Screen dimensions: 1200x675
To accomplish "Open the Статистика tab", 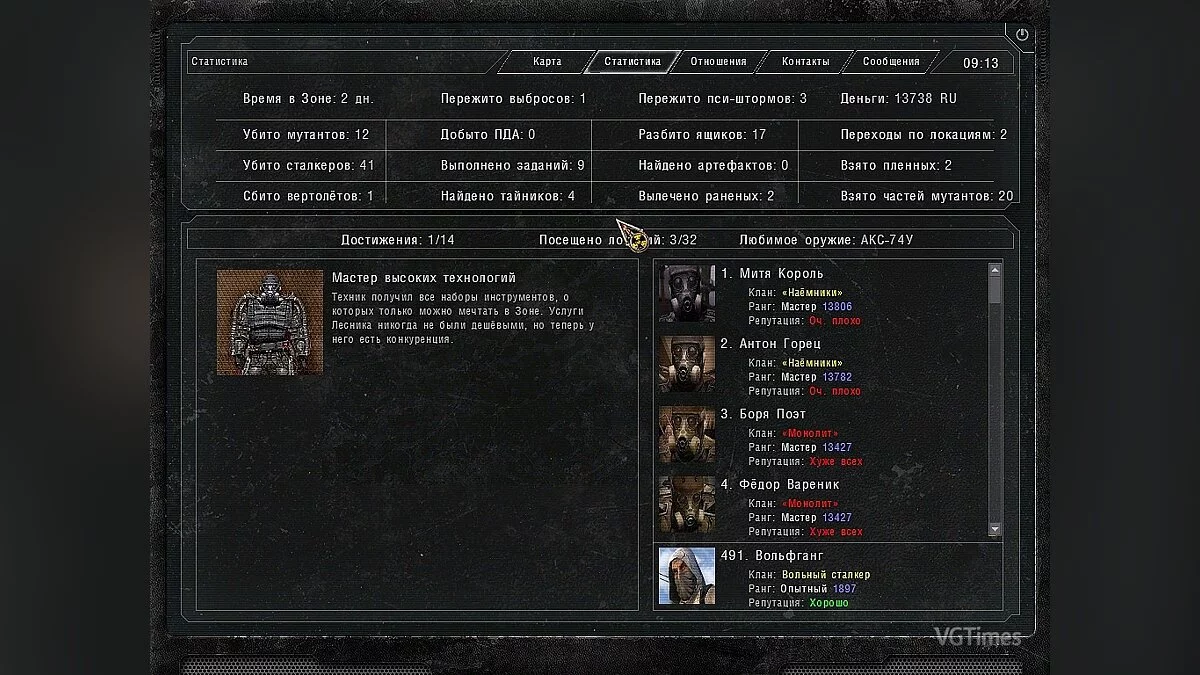I will 632,62.
